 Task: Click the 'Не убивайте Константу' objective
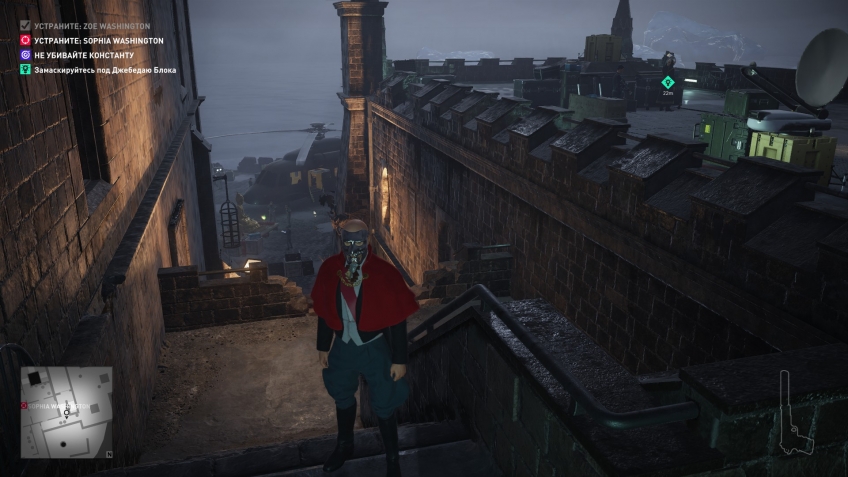pos(83,55)
